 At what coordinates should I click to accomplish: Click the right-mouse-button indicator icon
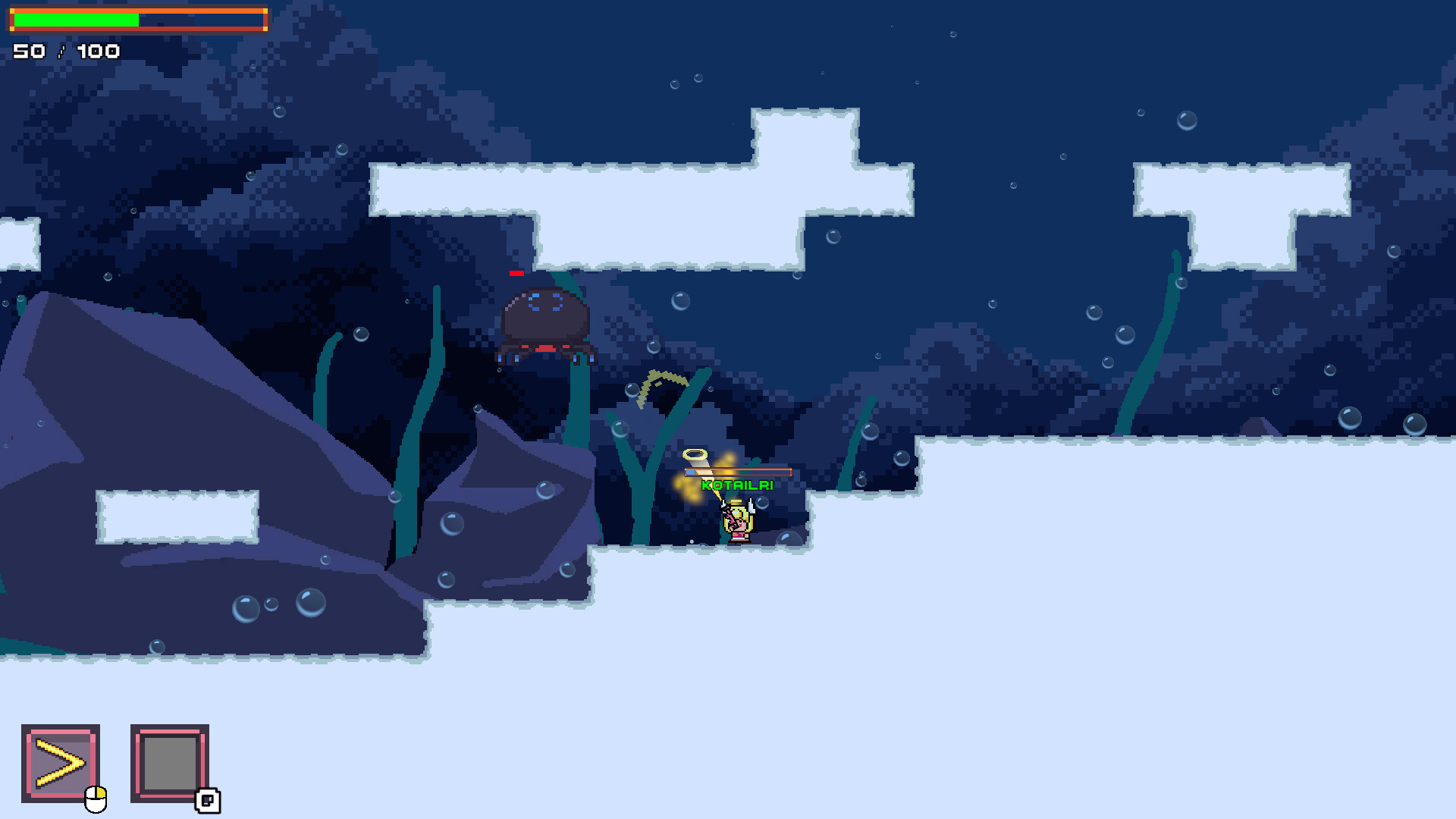pyautogui.click(x=207, y=800)
